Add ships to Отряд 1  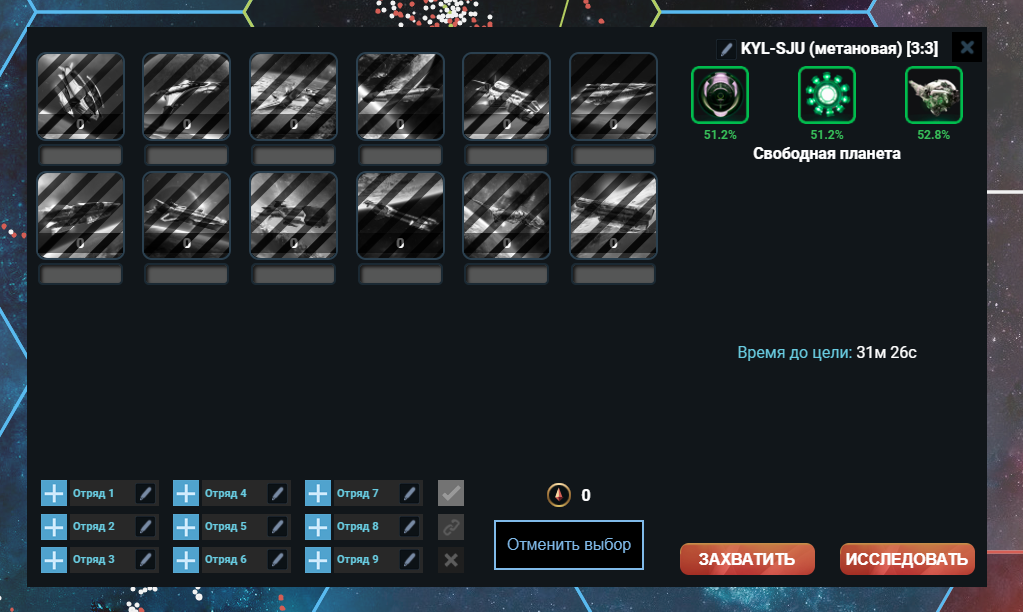pyautogui.click(x=54, y=493)
